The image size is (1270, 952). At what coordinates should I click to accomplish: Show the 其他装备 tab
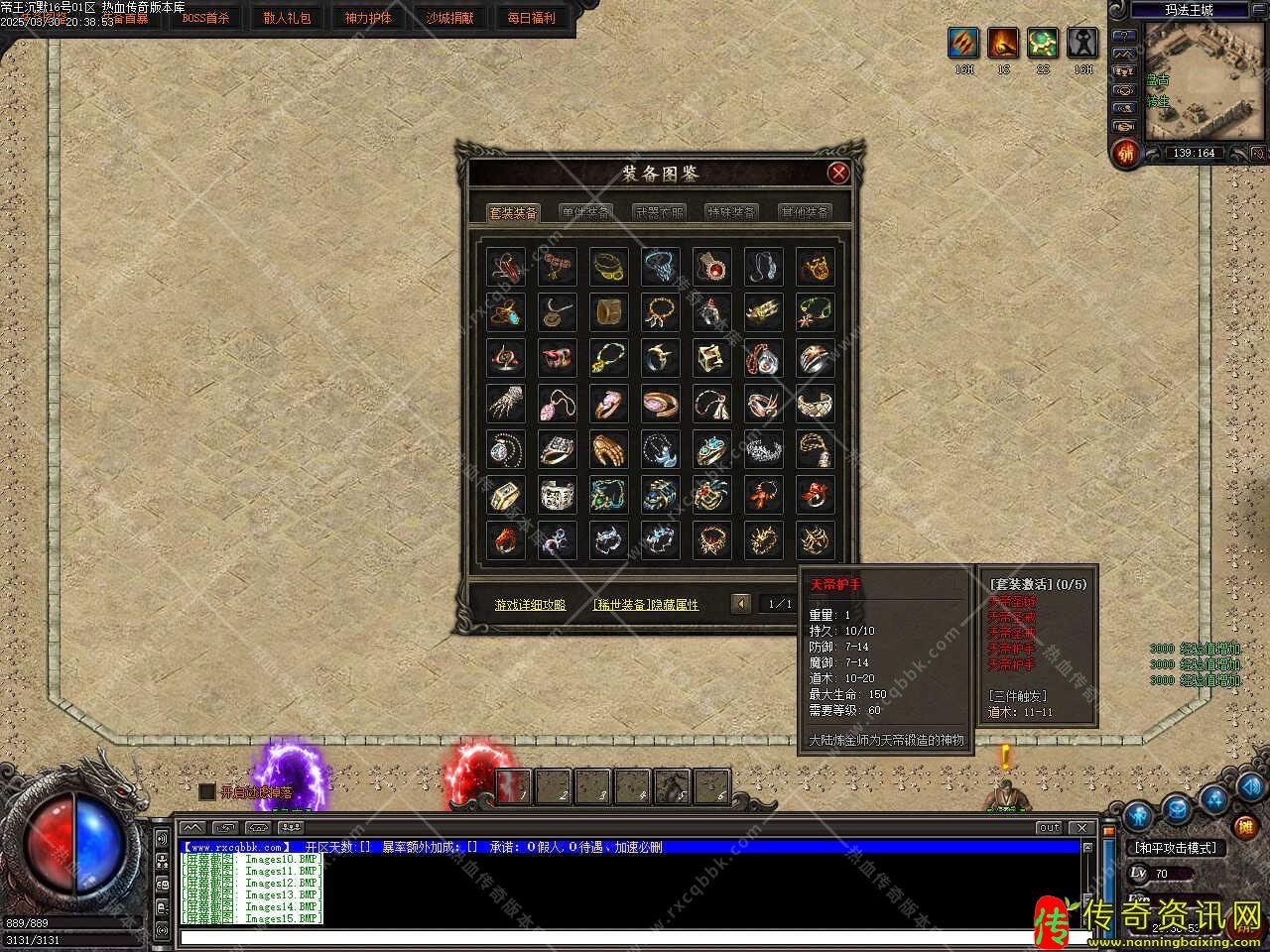pyautogui.click(x=804, y=212)
